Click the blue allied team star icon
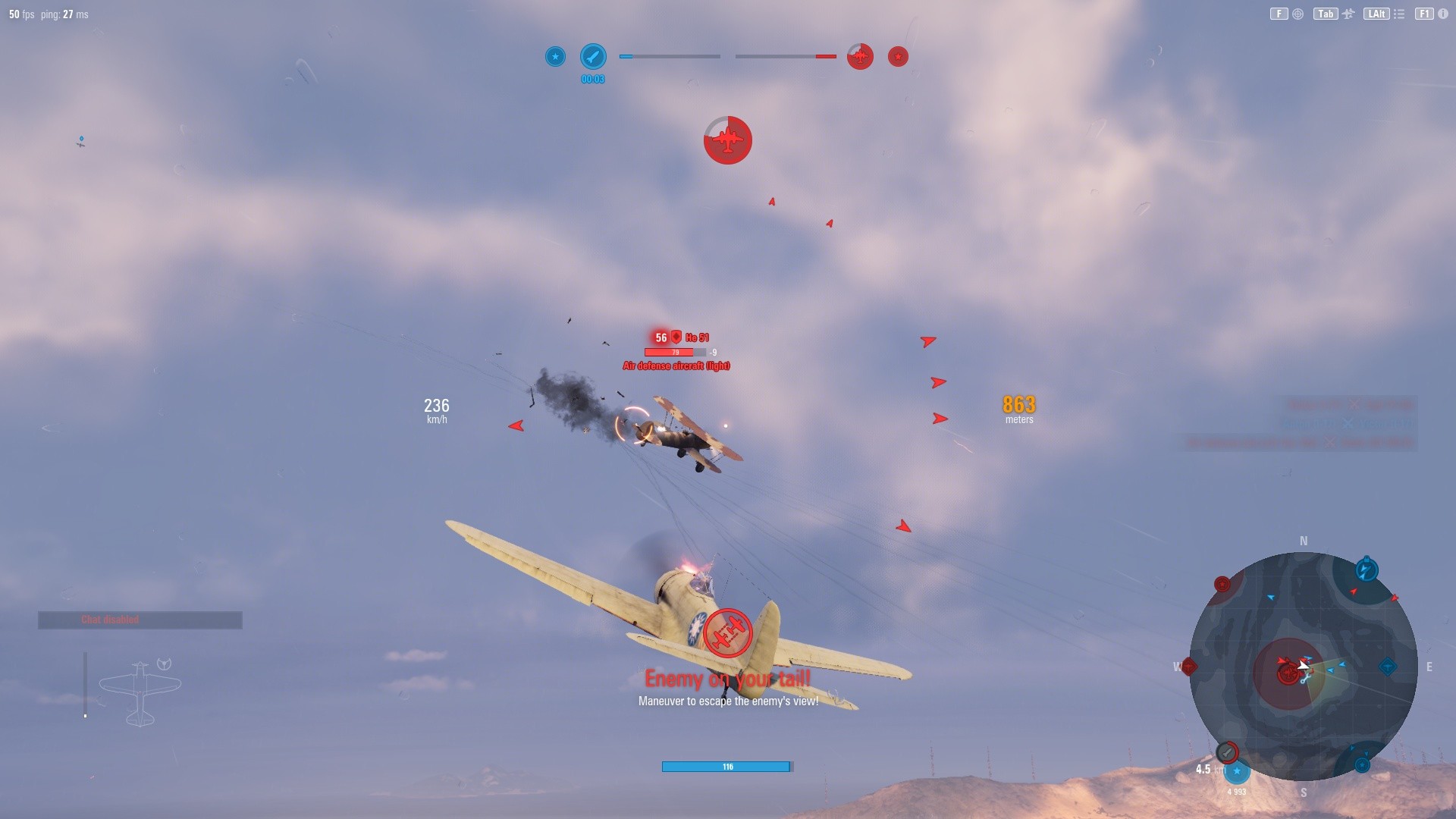The height and width of the screenshot is (819, 1456). point(556,56)
